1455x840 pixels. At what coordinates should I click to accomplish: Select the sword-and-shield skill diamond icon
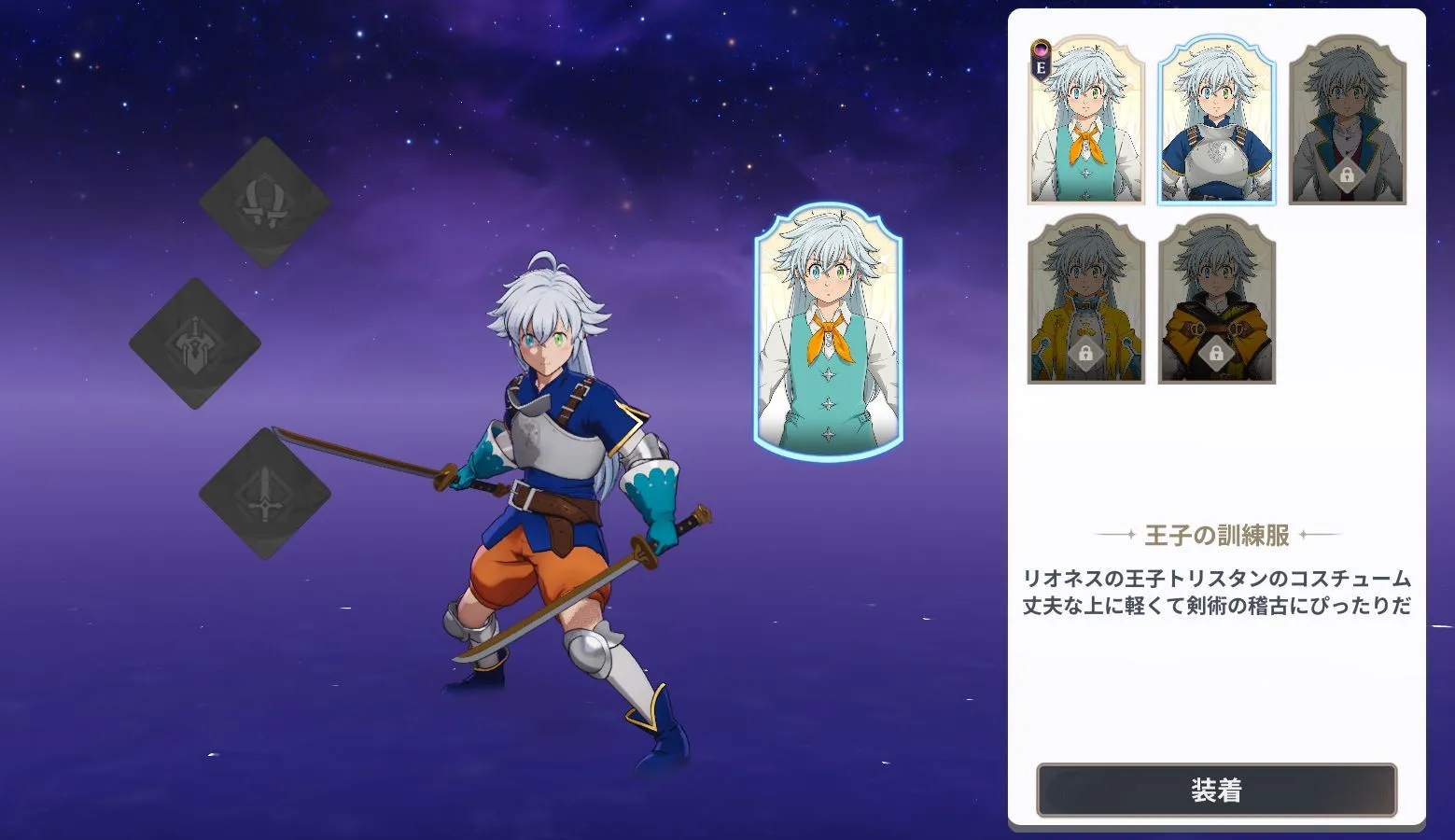pyautogui.click(x=196, y=343)
